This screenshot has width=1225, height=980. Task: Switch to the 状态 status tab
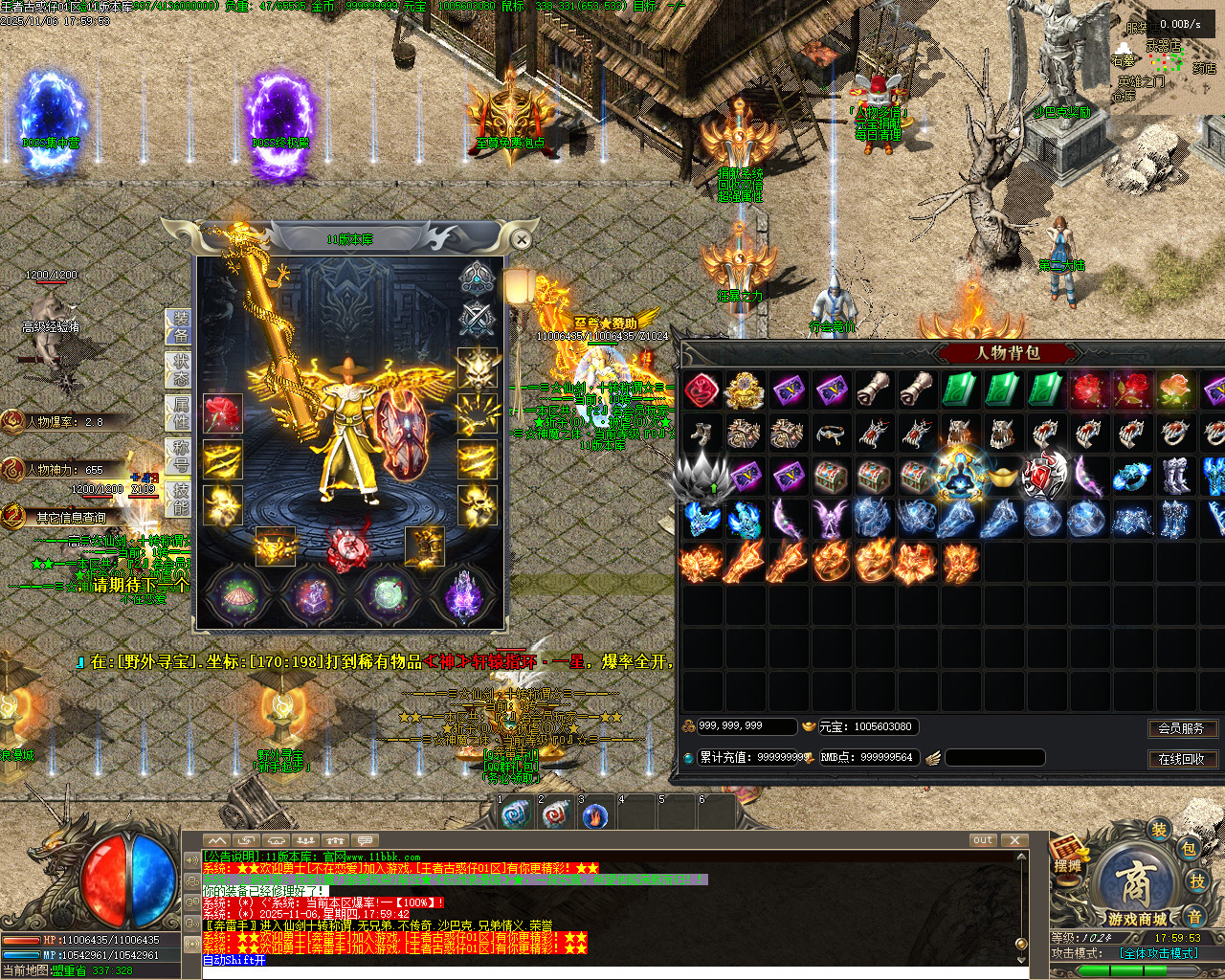(180, 369)
